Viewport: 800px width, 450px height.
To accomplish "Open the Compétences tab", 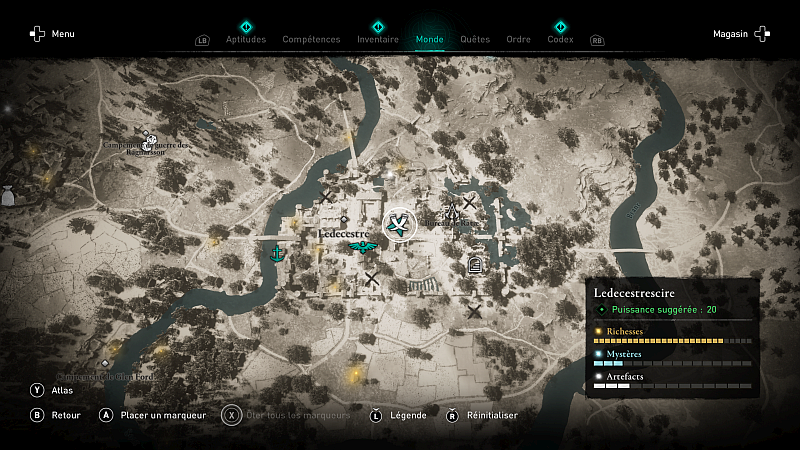I will tap(311, 40).
